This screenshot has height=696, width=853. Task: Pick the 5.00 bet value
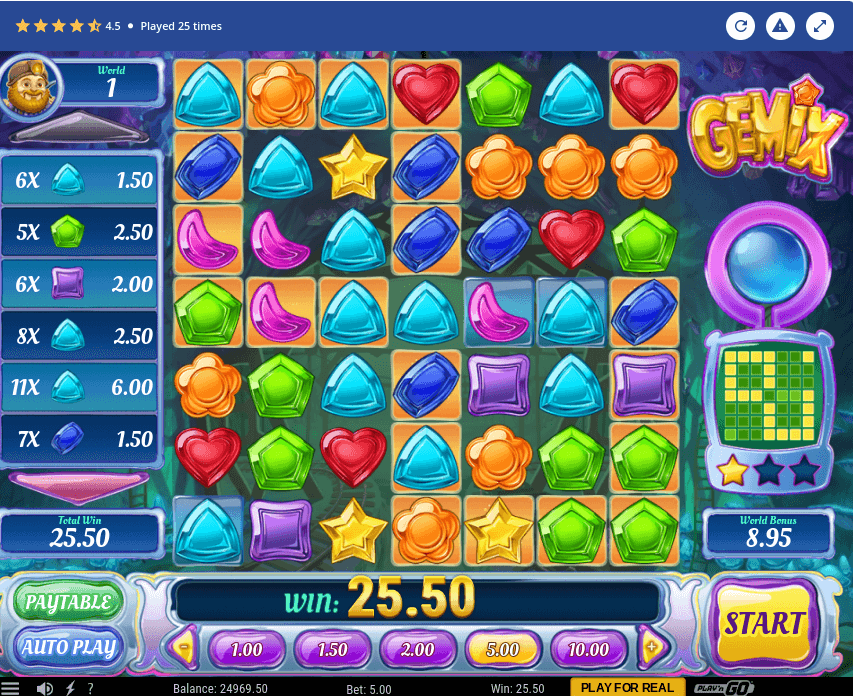click(x=503, y=649)
